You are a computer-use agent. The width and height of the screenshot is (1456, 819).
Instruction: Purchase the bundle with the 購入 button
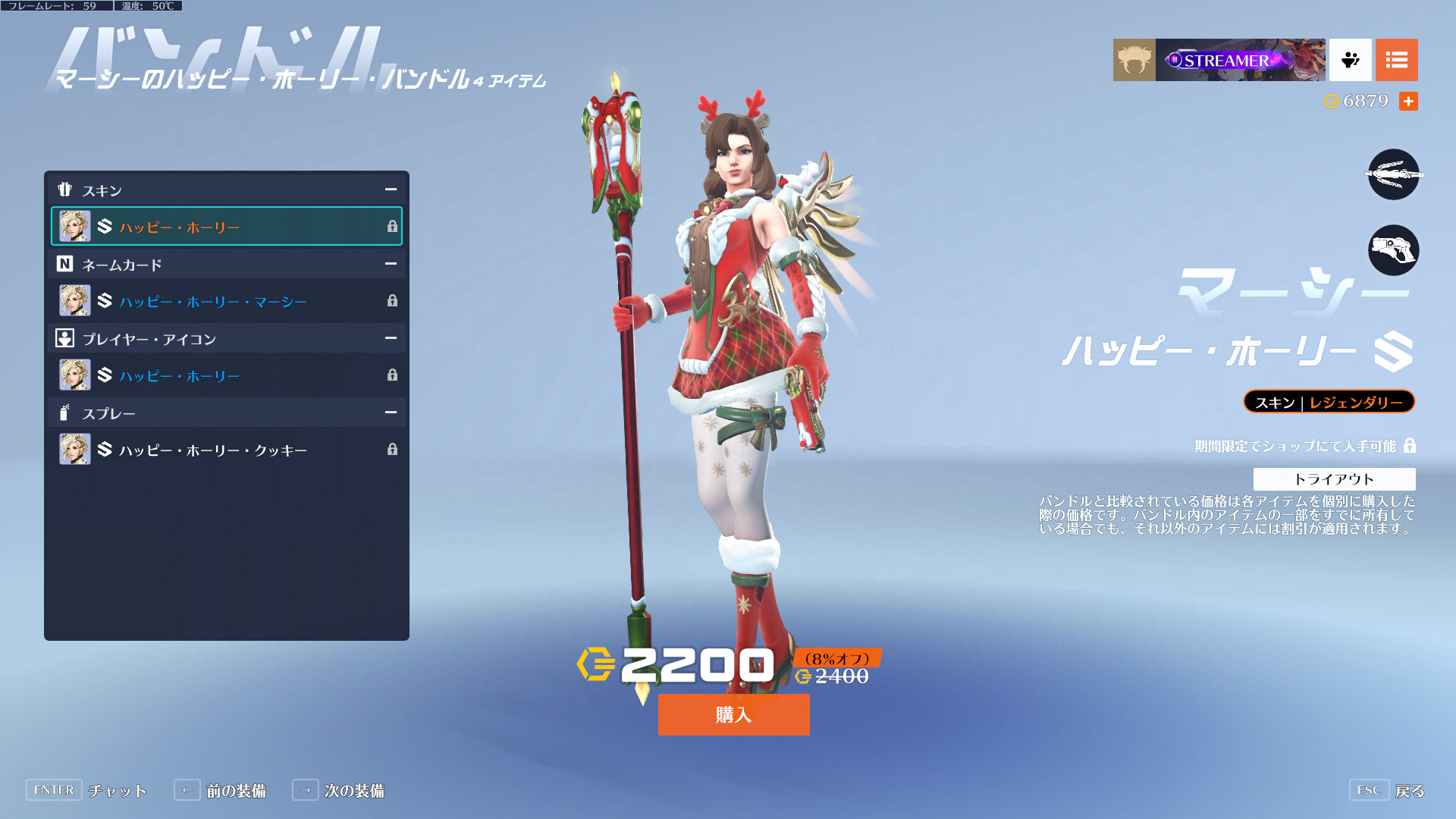(733, 714)
